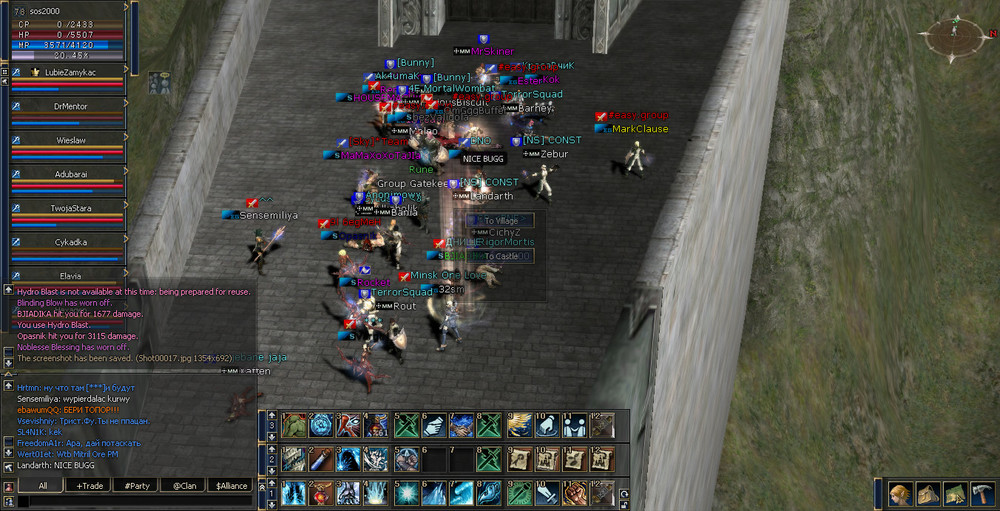Open the character portrait menu button
The height and width of the screenshot is (511, 1000).
coord(901,494)
